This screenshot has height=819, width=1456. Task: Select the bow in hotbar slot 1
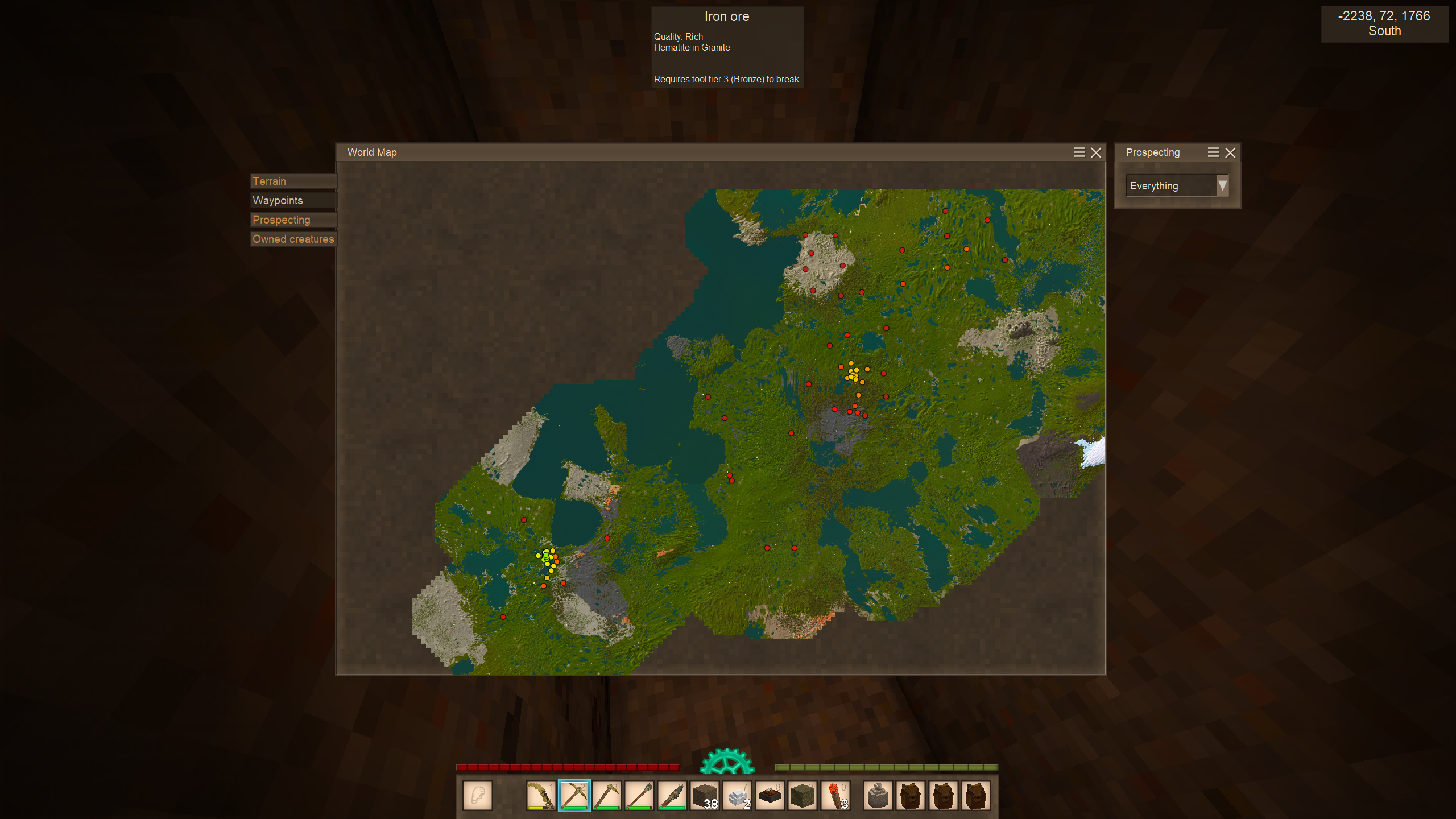541,796
